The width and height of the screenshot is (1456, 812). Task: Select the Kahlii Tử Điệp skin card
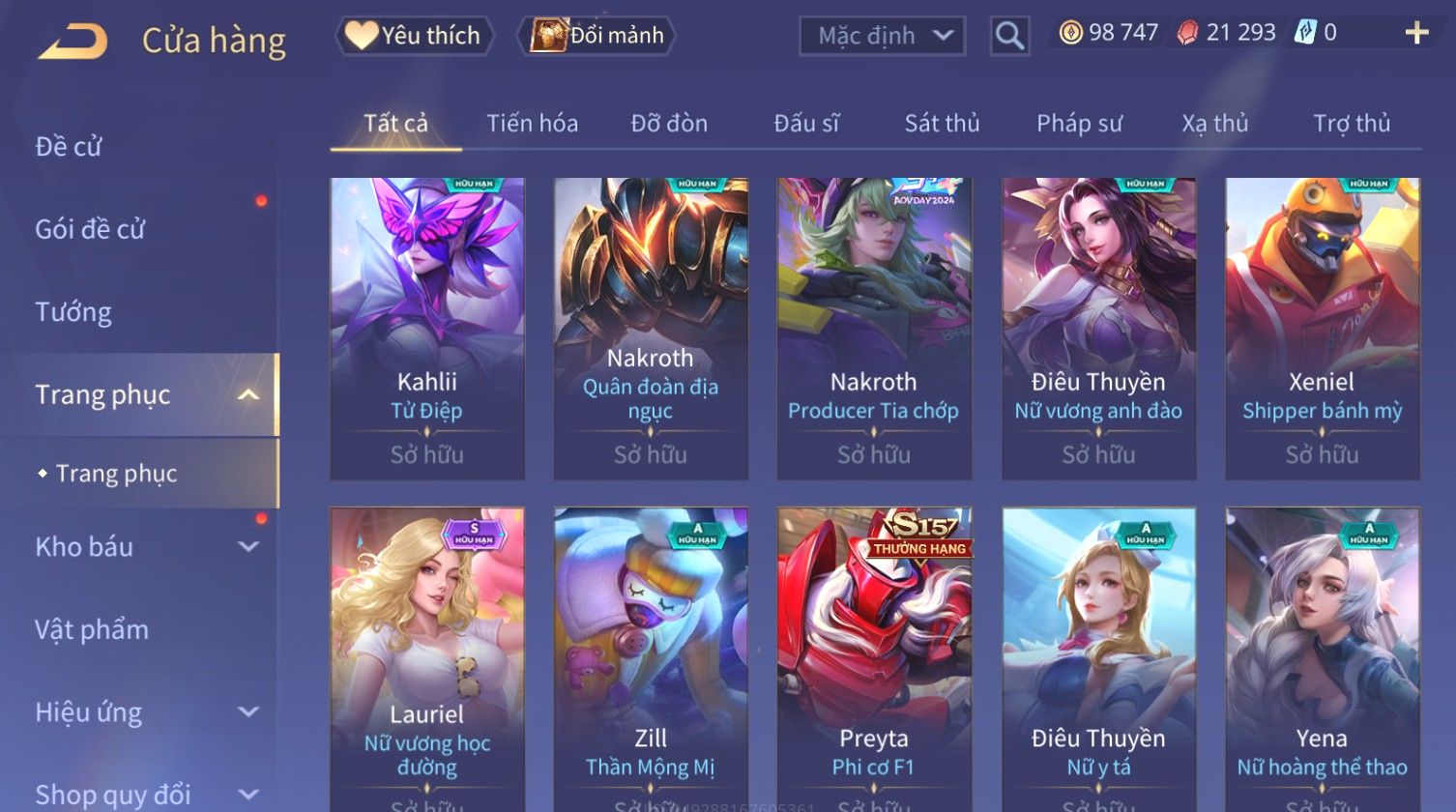[x=427, y=327]
